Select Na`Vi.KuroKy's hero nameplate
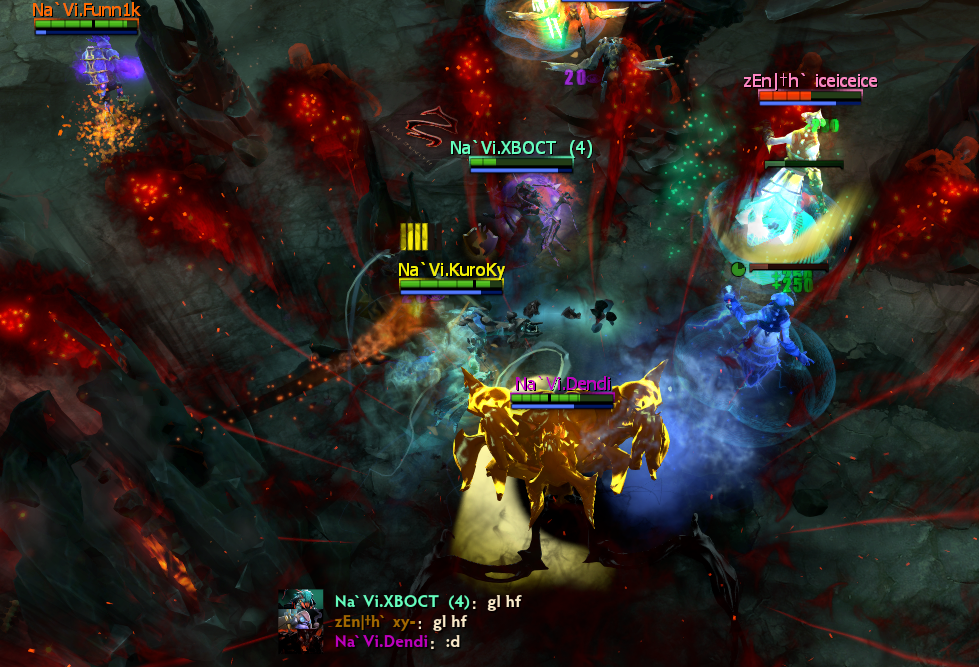 click(x=451, y=270)
